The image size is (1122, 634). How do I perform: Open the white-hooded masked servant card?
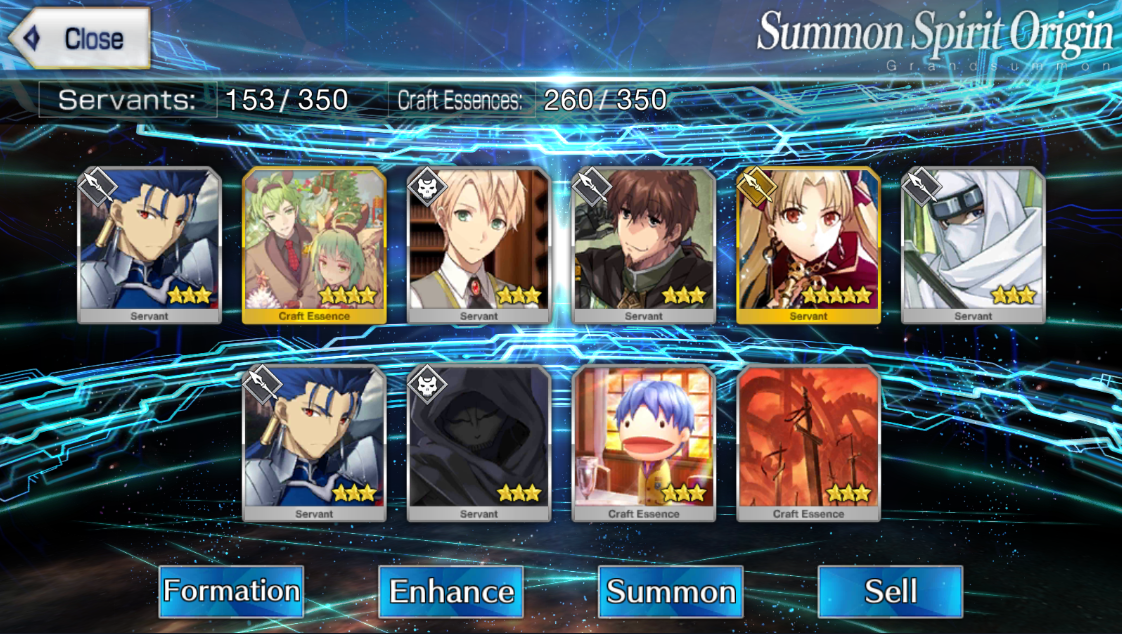[x=973, y=245]
